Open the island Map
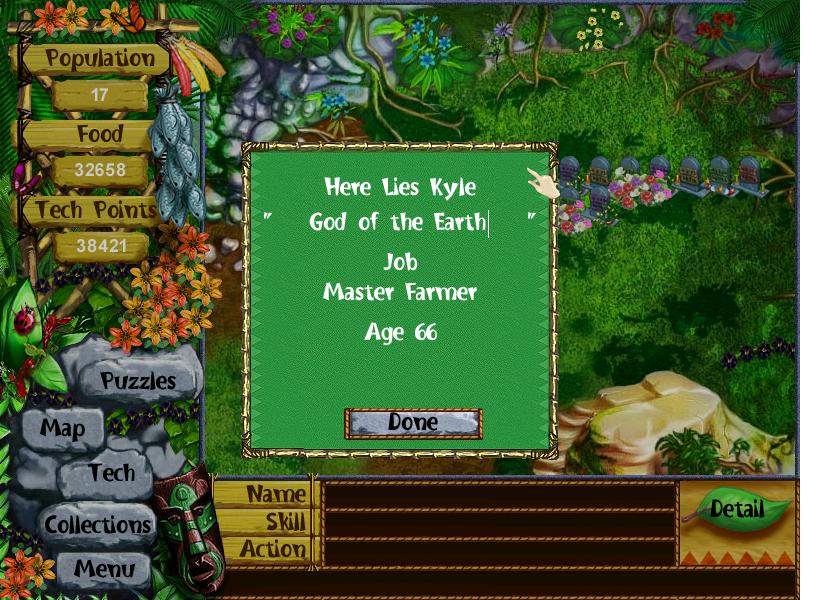 [62, 429]
